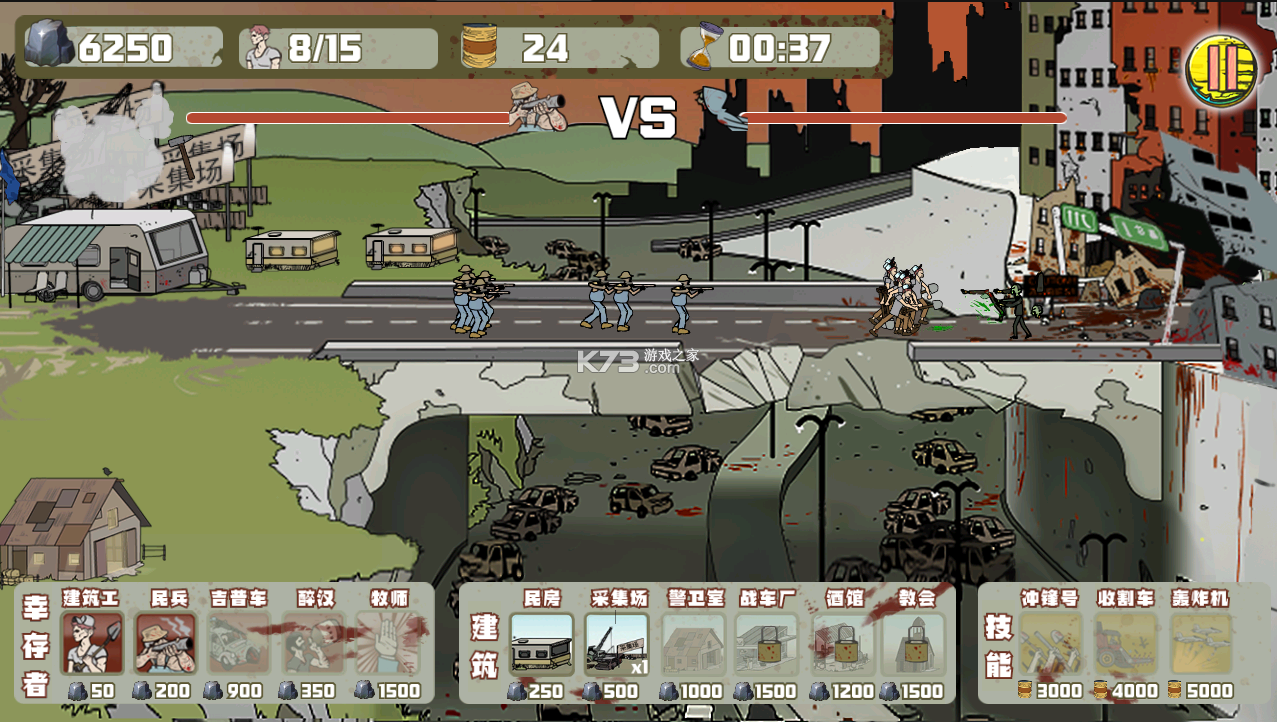Activate the 冲锋号 charge horn skill

click(1050, 644)
